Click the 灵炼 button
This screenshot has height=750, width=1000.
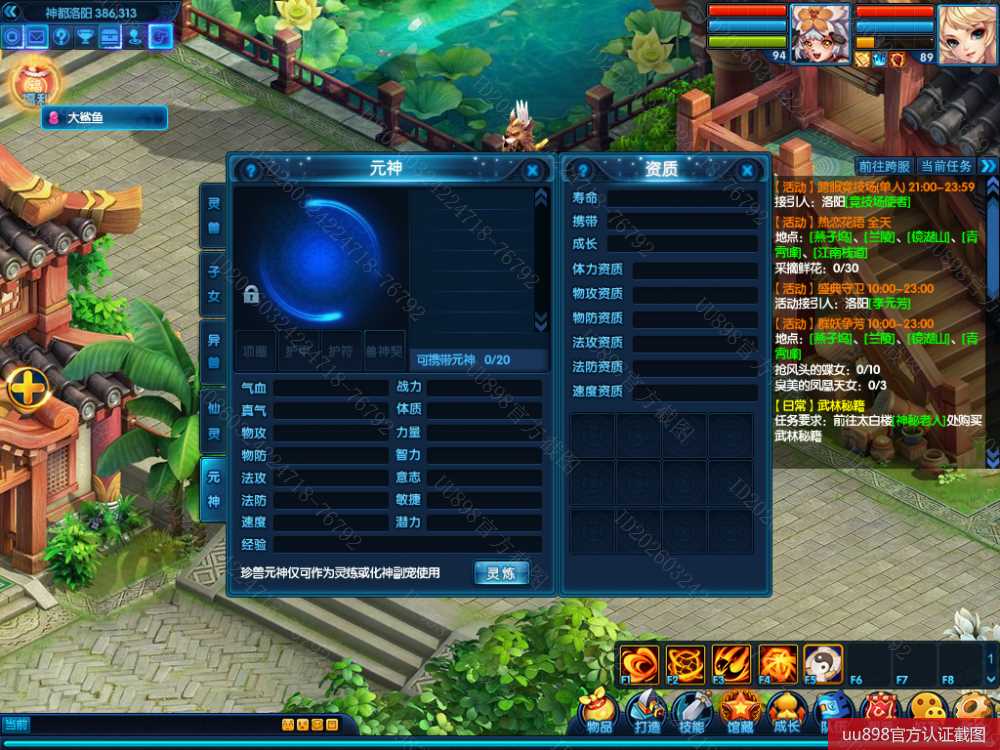[x=501, y=573]
